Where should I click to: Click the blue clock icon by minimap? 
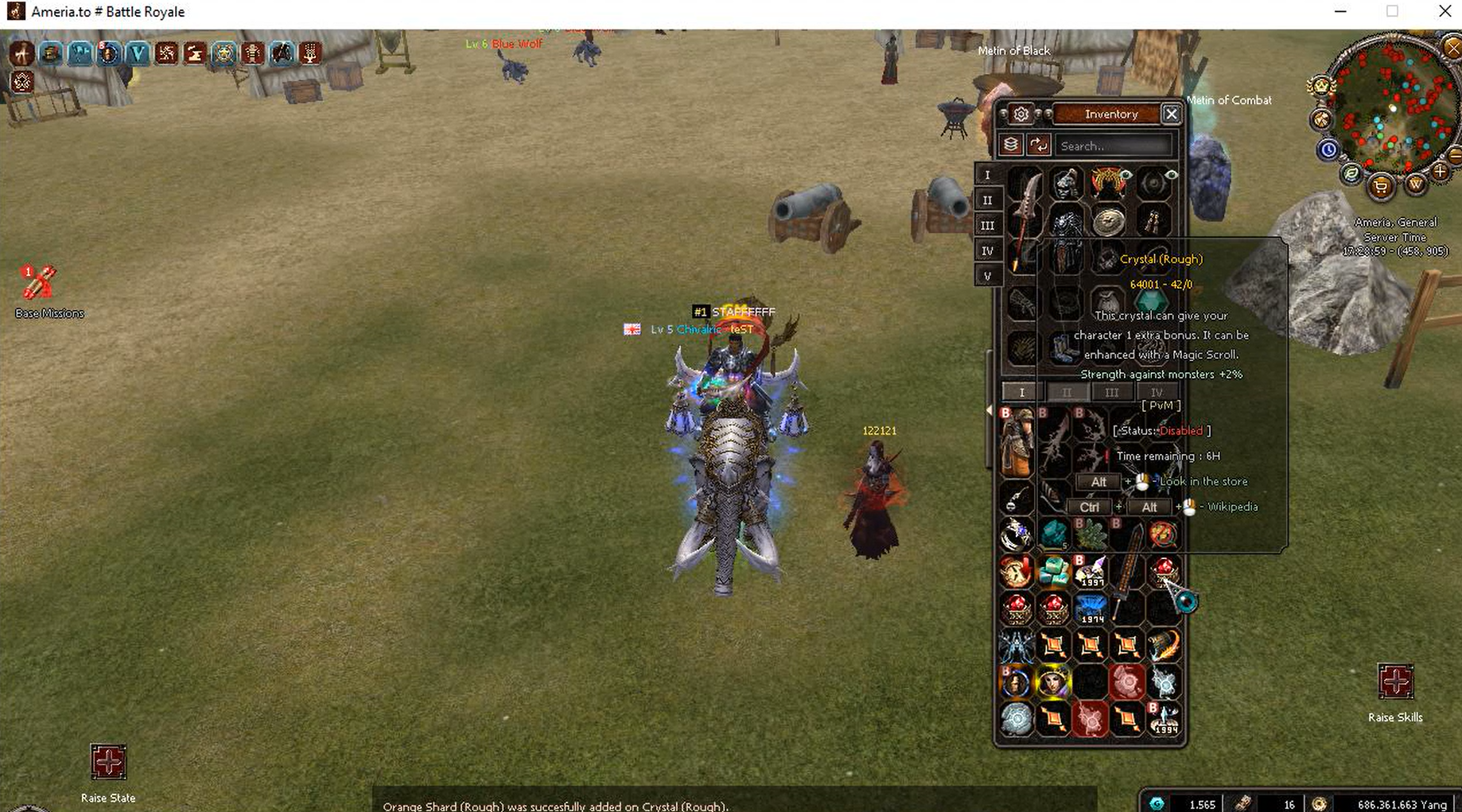pyautogui.click(x=1328, y=150)
